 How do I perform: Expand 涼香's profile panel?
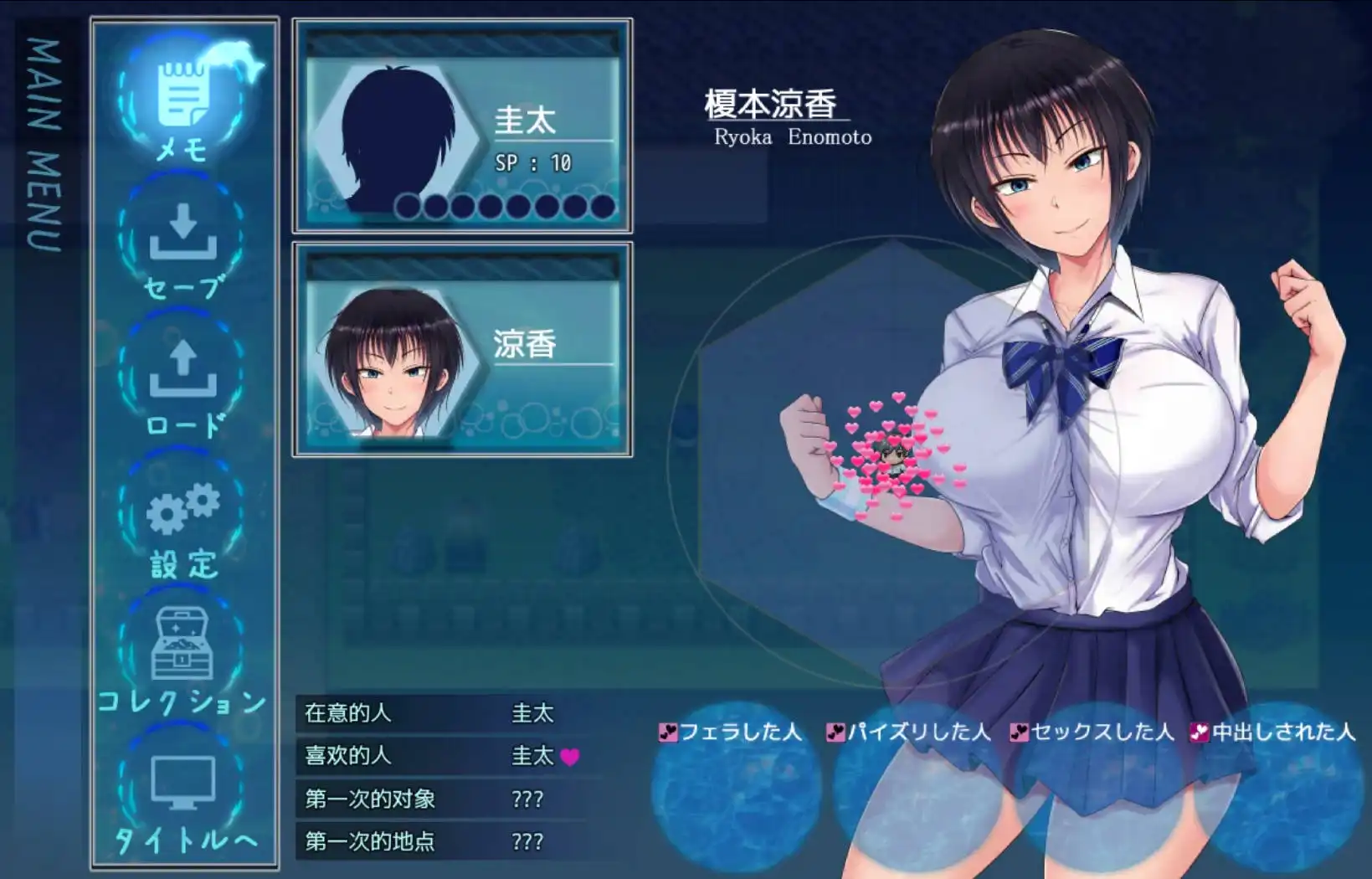(x=461, y=349)
